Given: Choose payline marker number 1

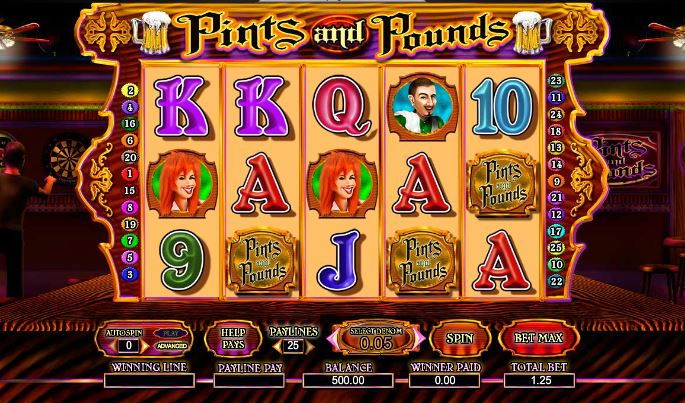Looking at the screenshot, I should [x=129, y=174].
